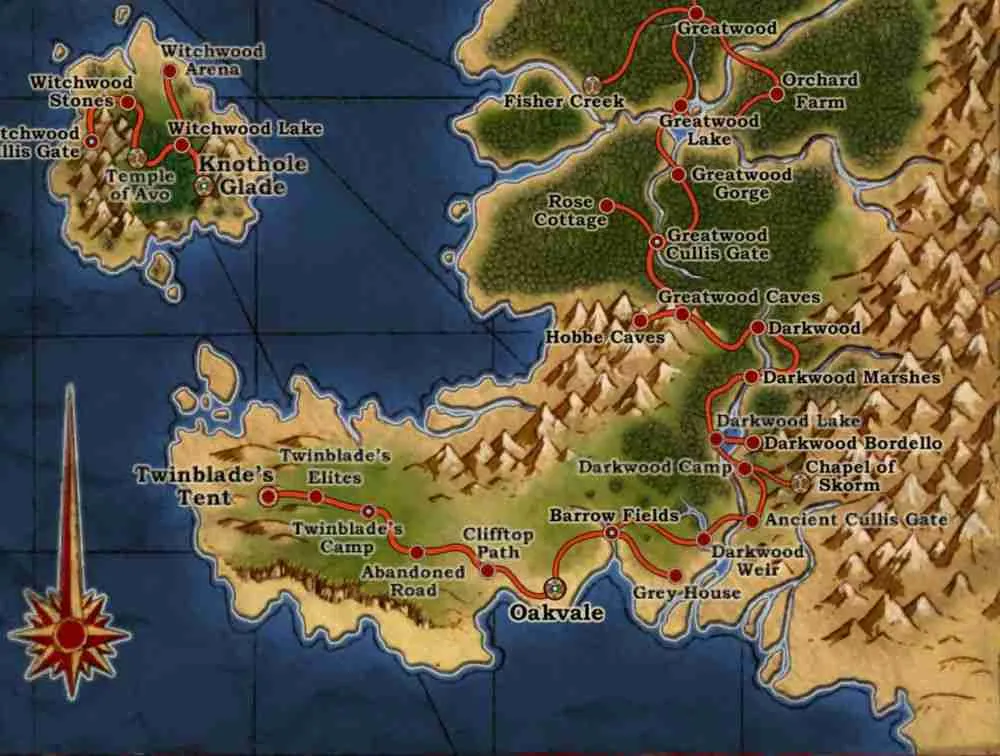The image size is (1000, 756).
Task: Select the Greatwood Cullis Gate marker
Action: [x=657, y=241]
